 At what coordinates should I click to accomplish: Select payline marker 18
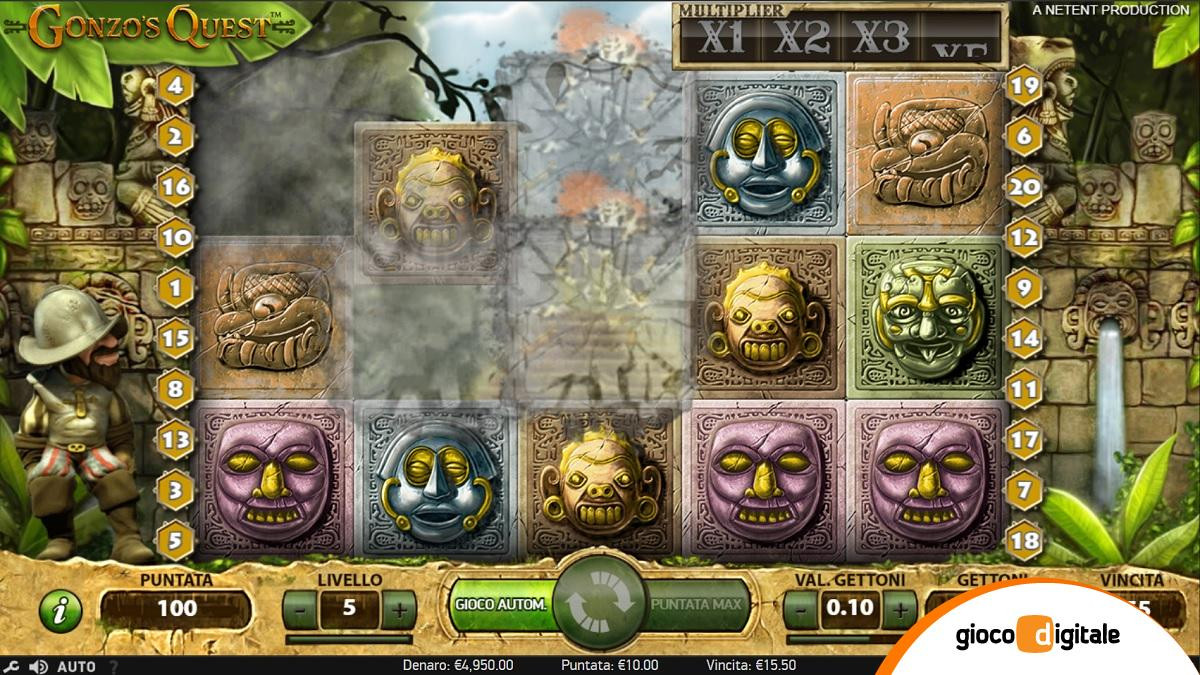coord(1022,539)
